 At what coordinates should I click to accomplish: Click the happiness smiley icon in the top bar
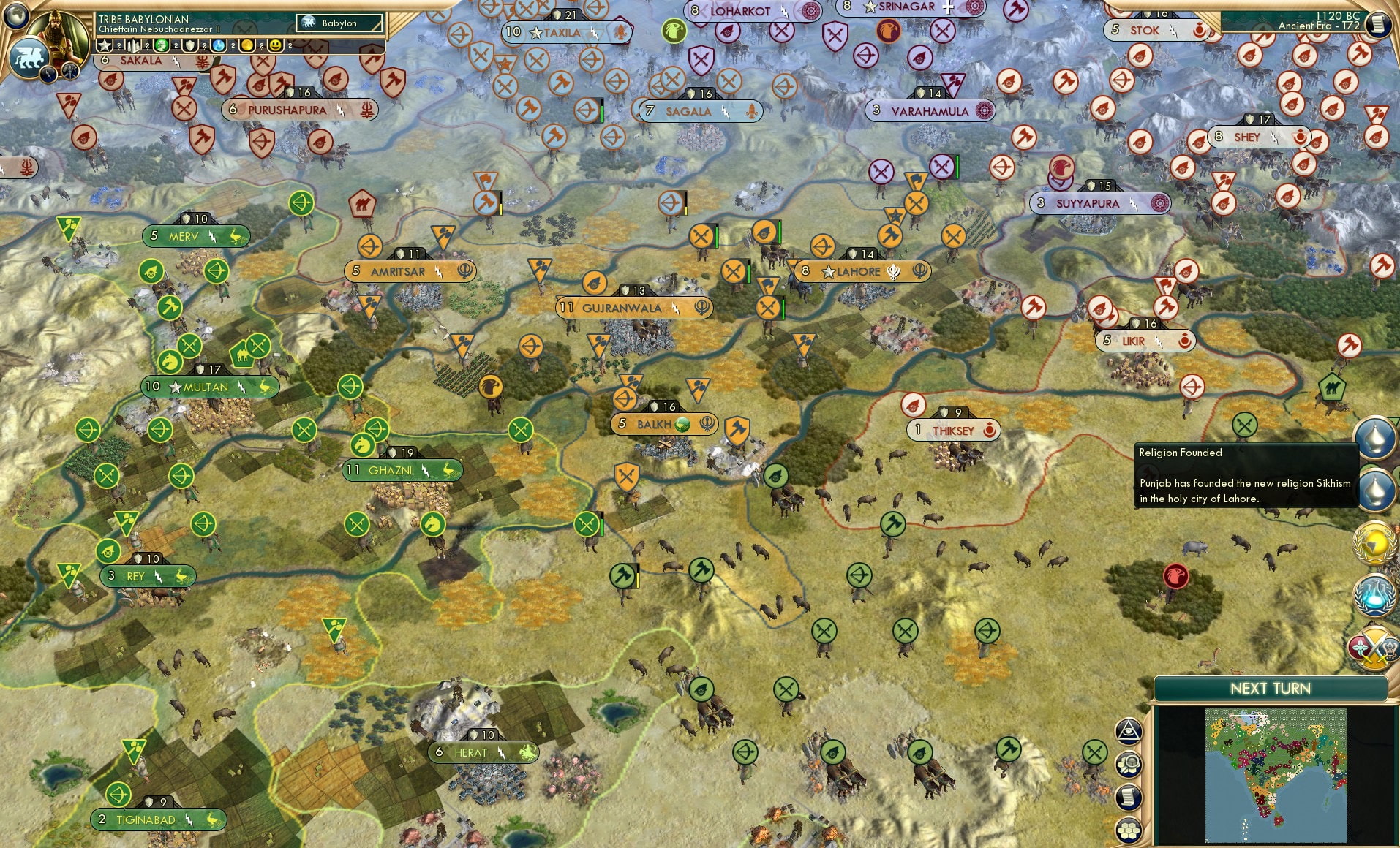pyautogui.click(x=276, y=46)
